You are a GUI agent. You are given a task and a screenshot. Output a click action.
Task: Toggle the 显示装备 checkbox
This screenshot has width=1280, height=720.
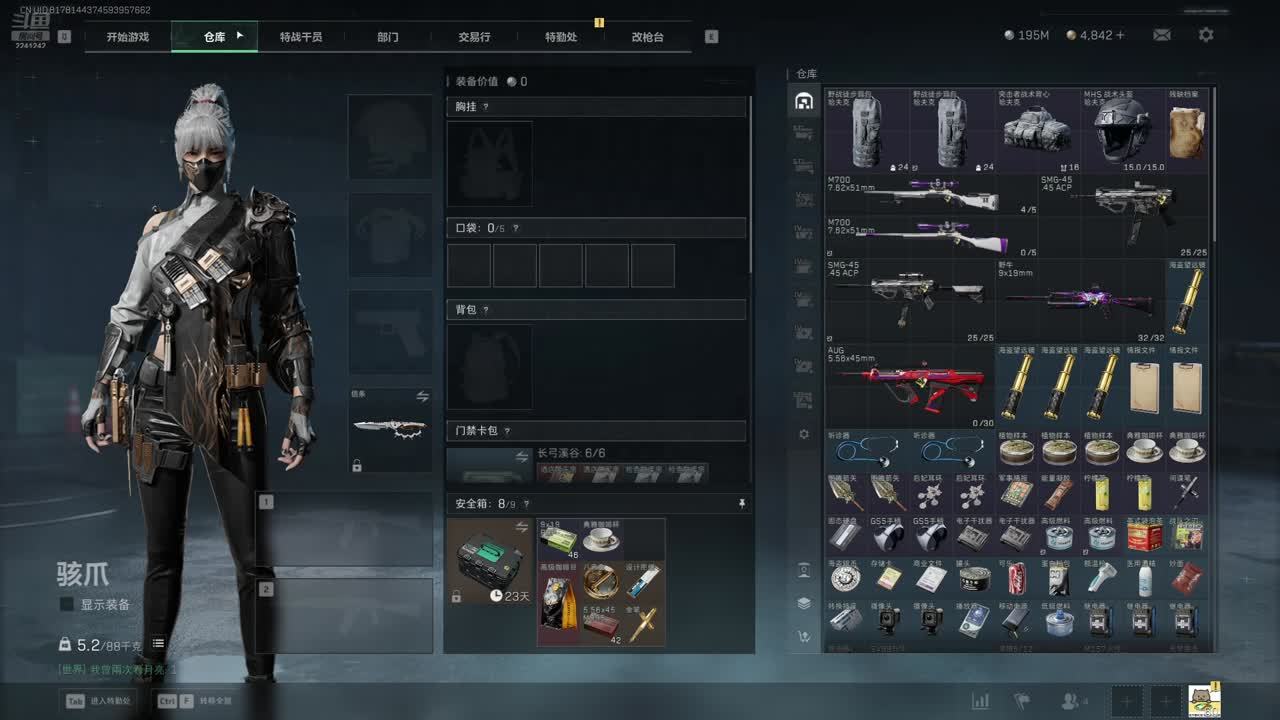coord(67,604)
